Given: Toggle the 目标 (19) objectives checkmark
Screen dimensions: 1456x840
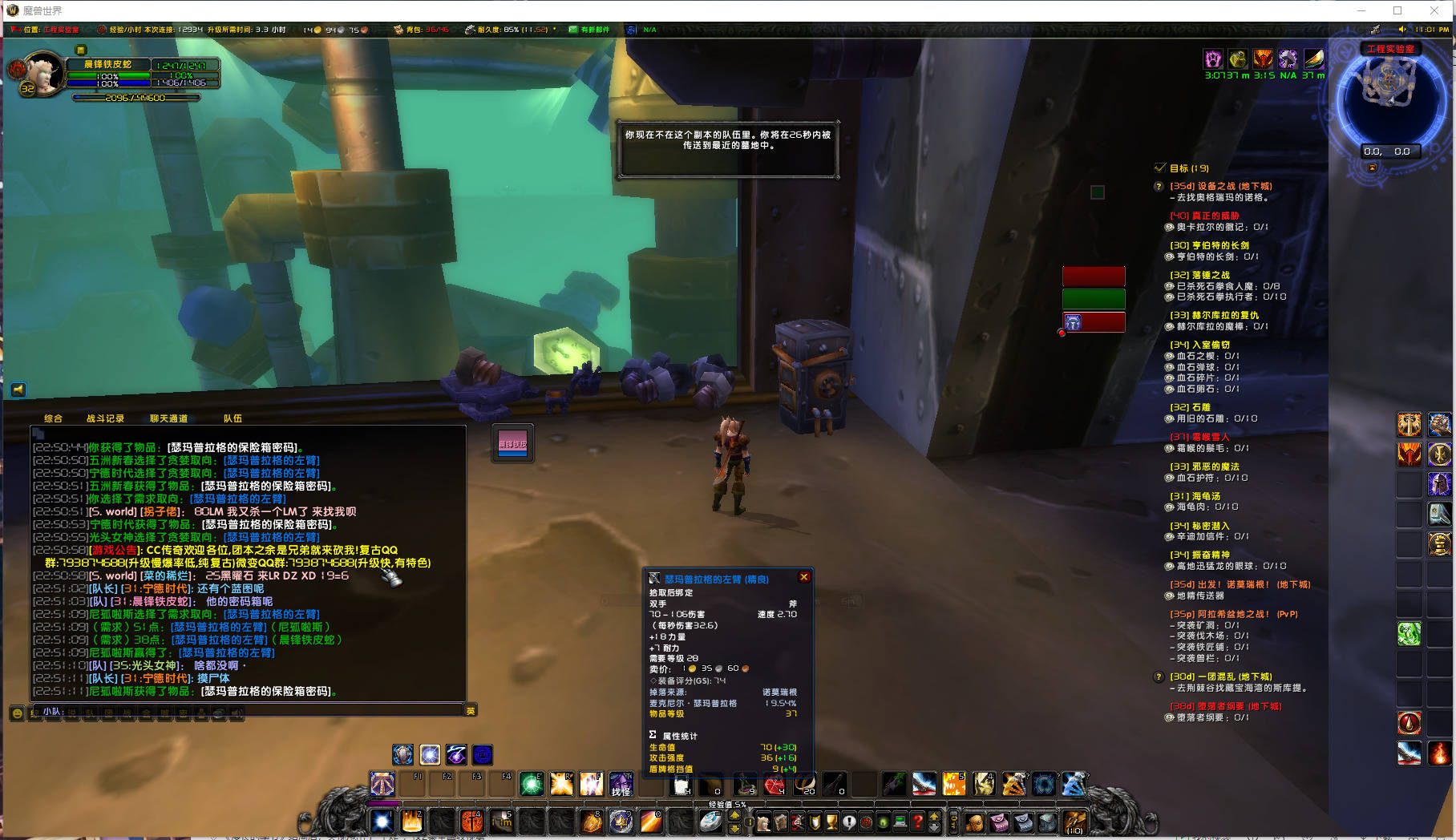Looking at the screenshot, I should pos(1159,168).
